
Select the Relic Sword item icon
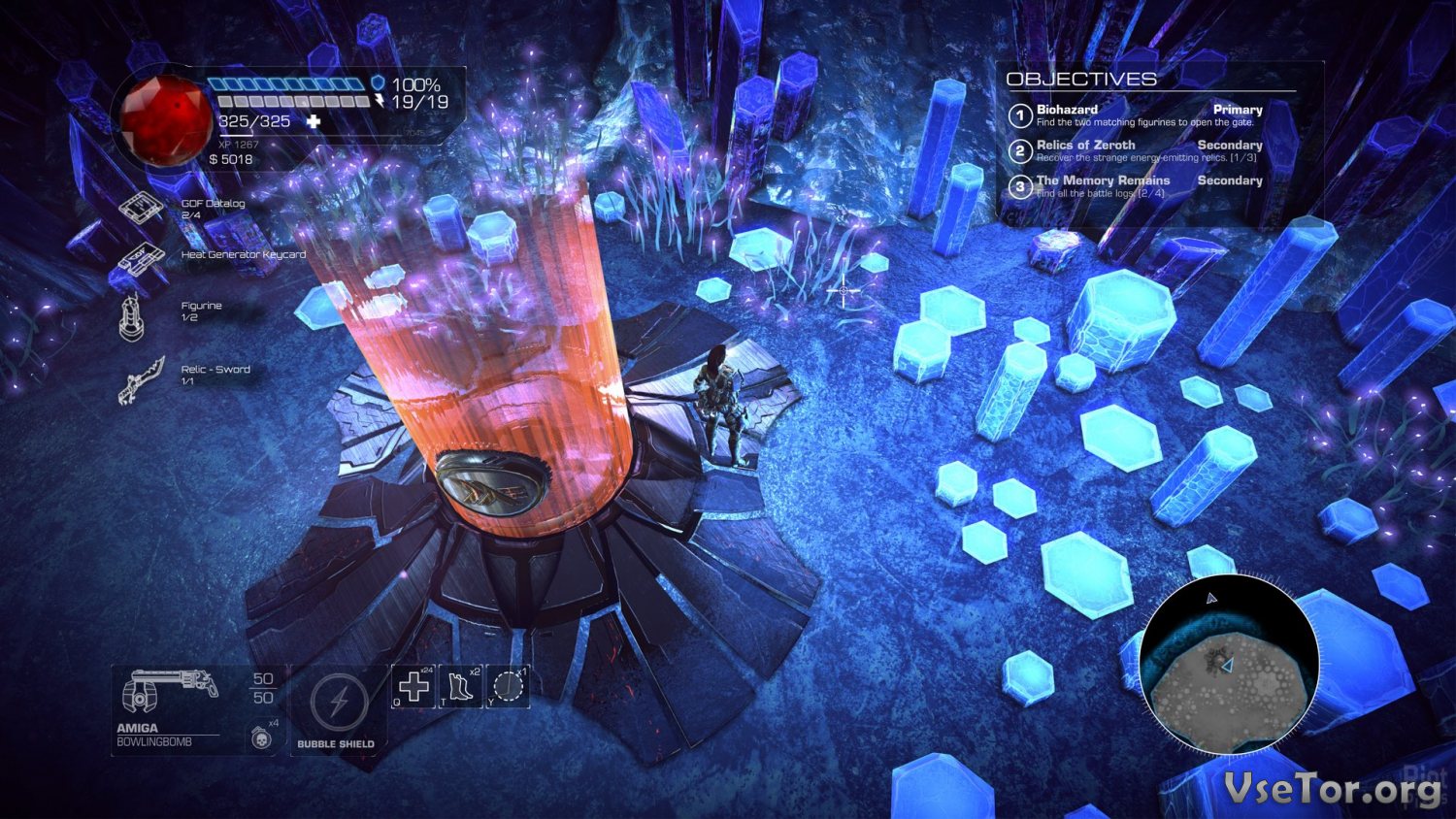coord(141,378)
